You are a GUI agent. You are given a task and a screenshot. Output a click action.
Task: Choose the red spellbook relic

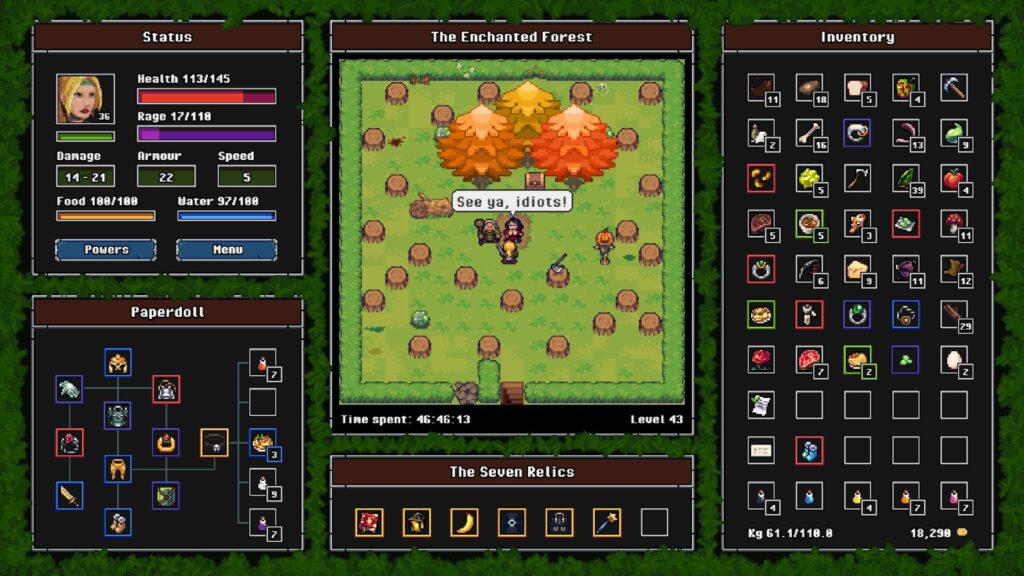(369, 522)
